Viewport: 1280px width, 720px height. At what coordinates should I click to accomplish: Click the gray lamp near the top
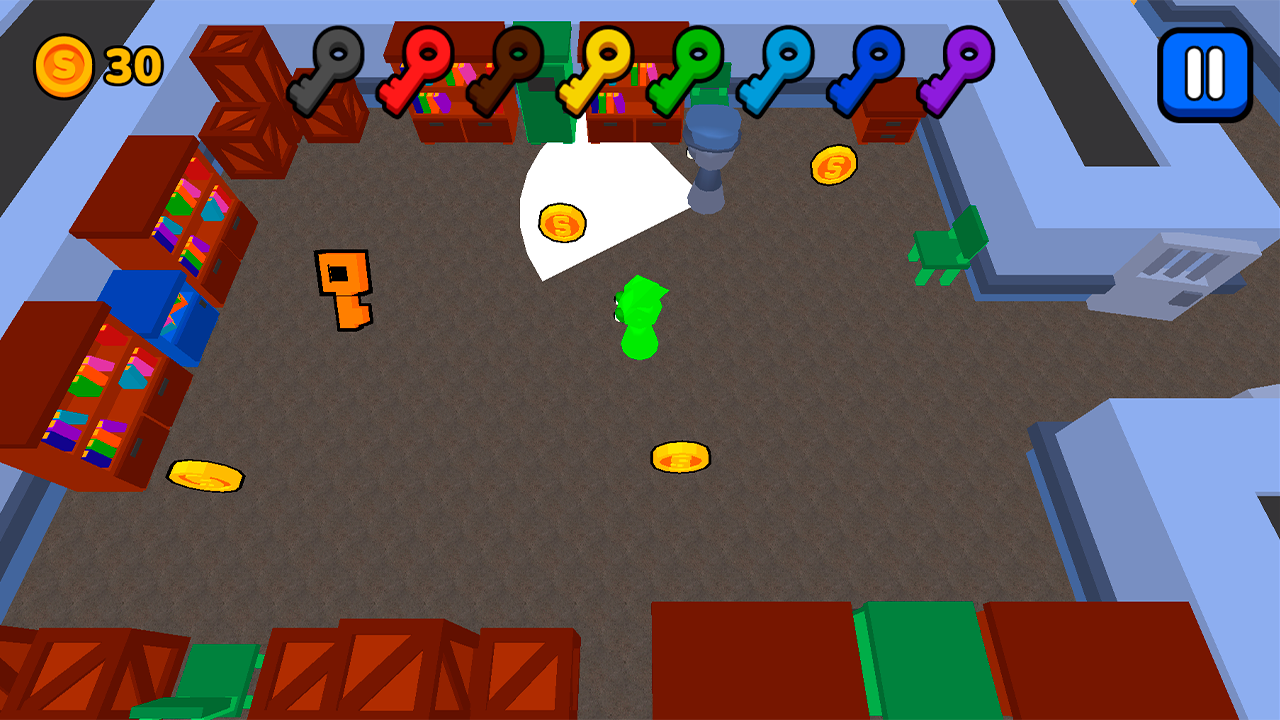click(712, 160)
